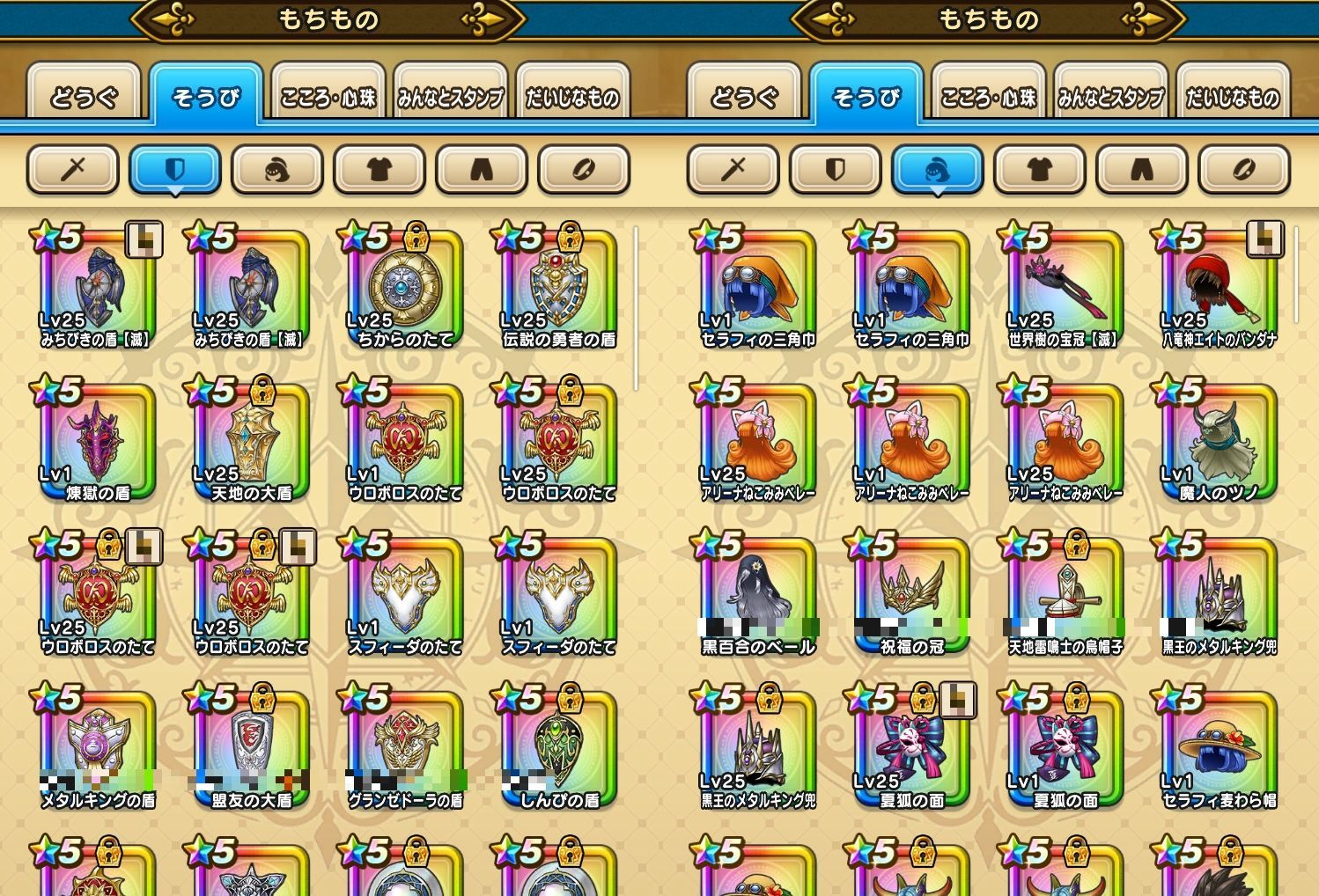Switch to こころ・心珠 tab in the headgear panel

[988, 95]
